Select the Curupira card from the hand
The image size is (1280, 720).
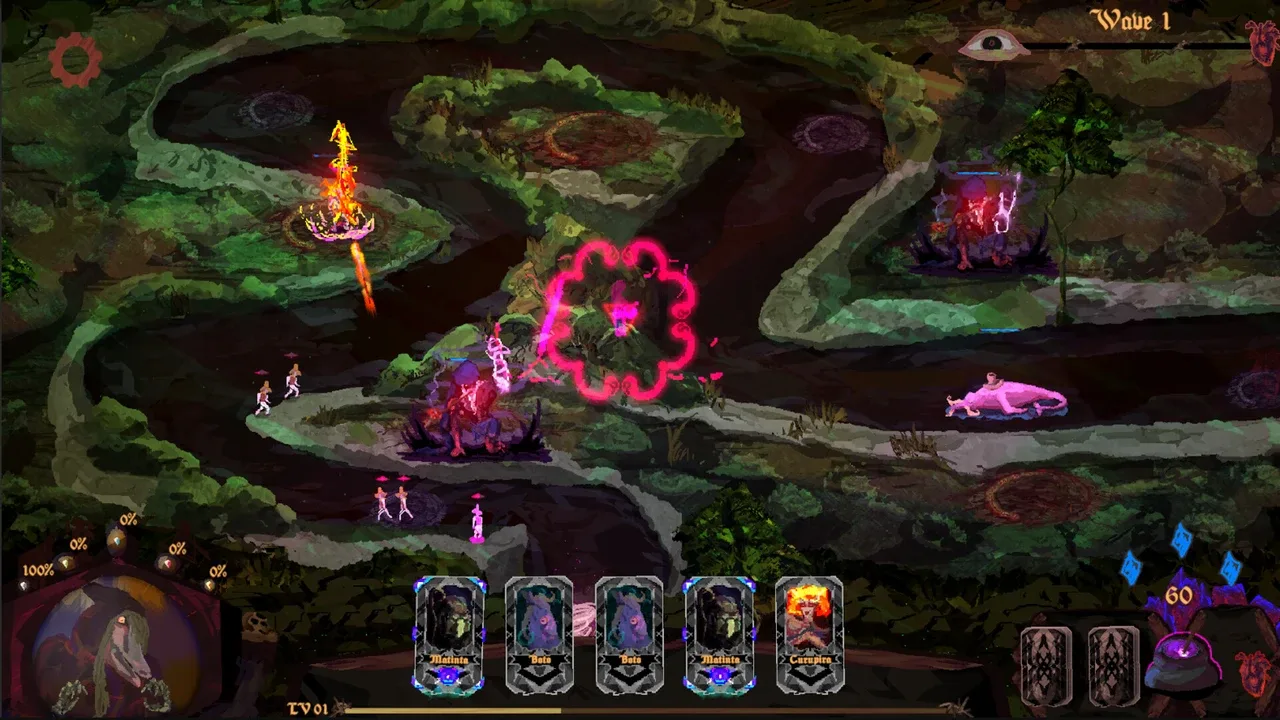coord(809,634)
